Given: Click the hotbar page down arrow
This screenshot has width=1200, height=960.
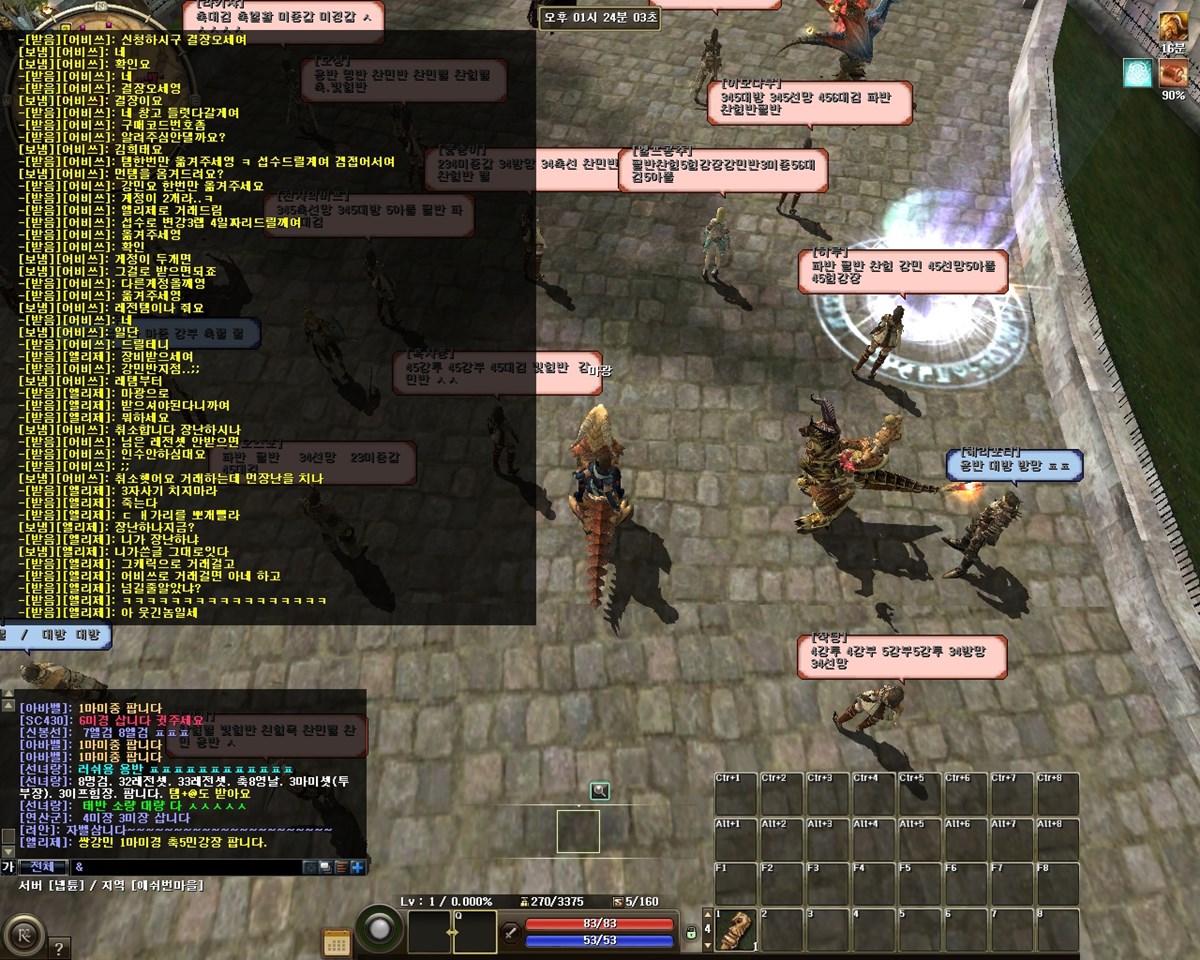Looking at the screenshot, I should (x=705, y=946).
